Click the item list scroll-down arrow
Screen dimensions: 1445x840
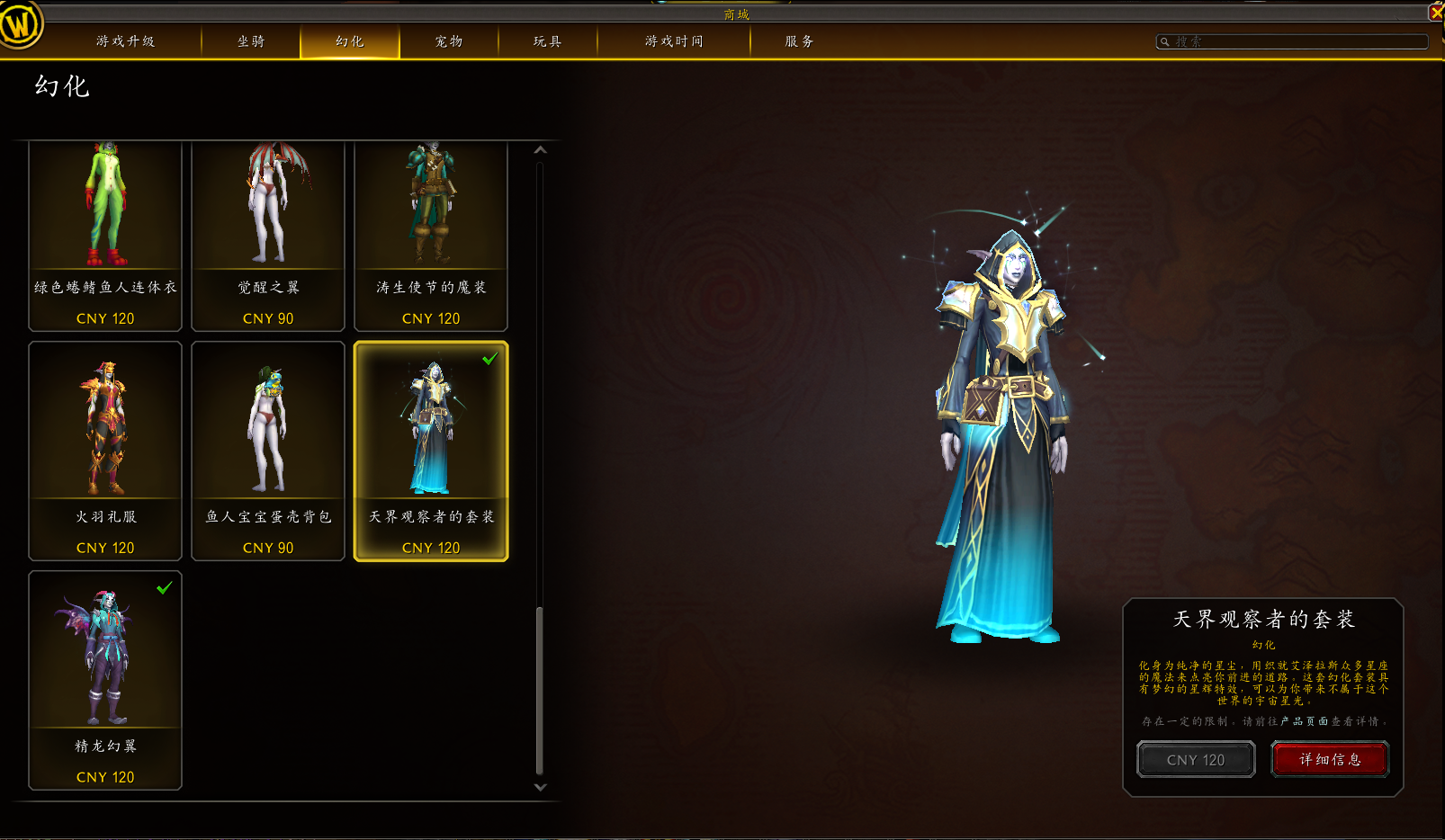[x=540, y=787]
